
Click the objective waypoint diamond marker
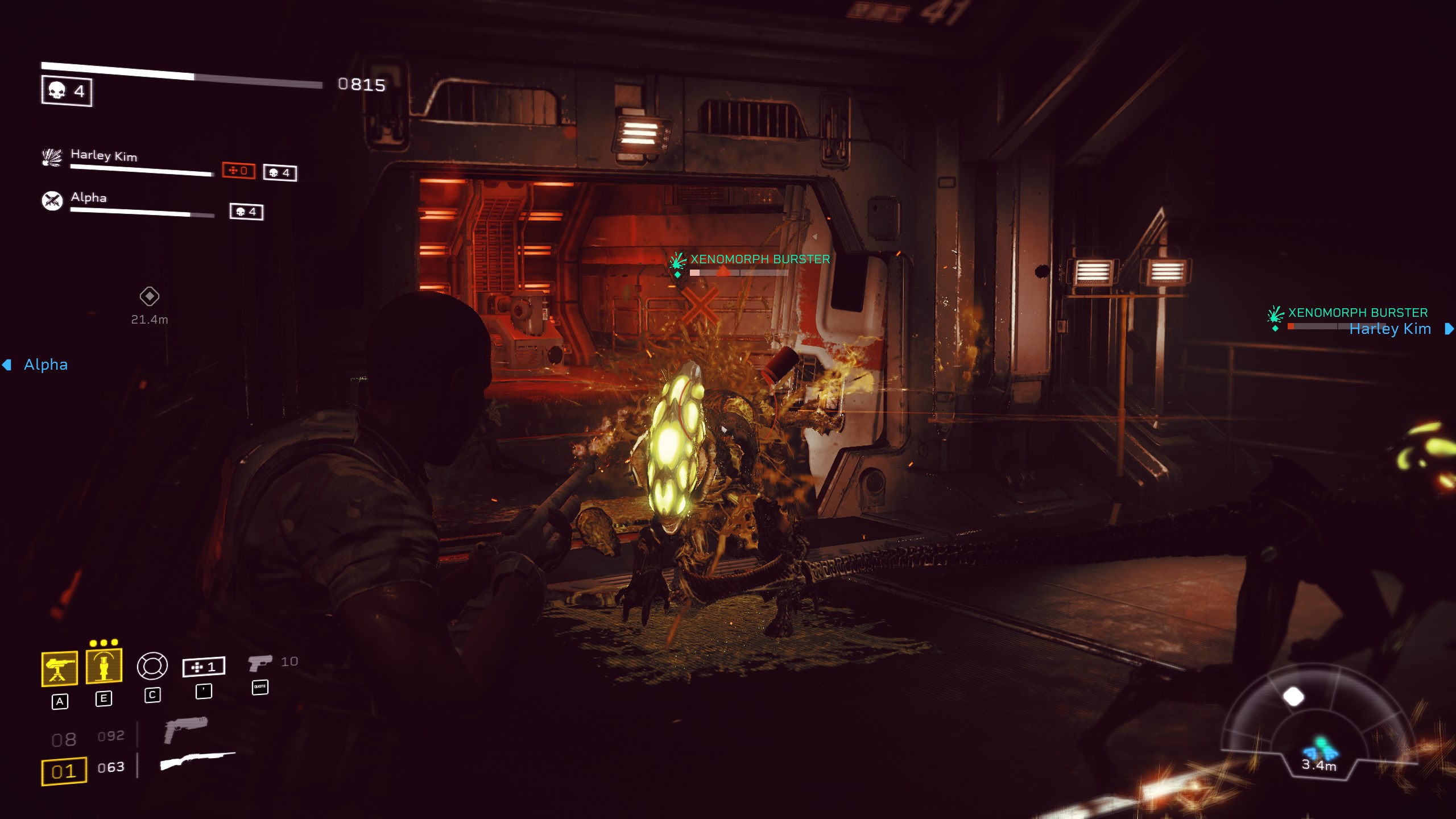(150, 296)
